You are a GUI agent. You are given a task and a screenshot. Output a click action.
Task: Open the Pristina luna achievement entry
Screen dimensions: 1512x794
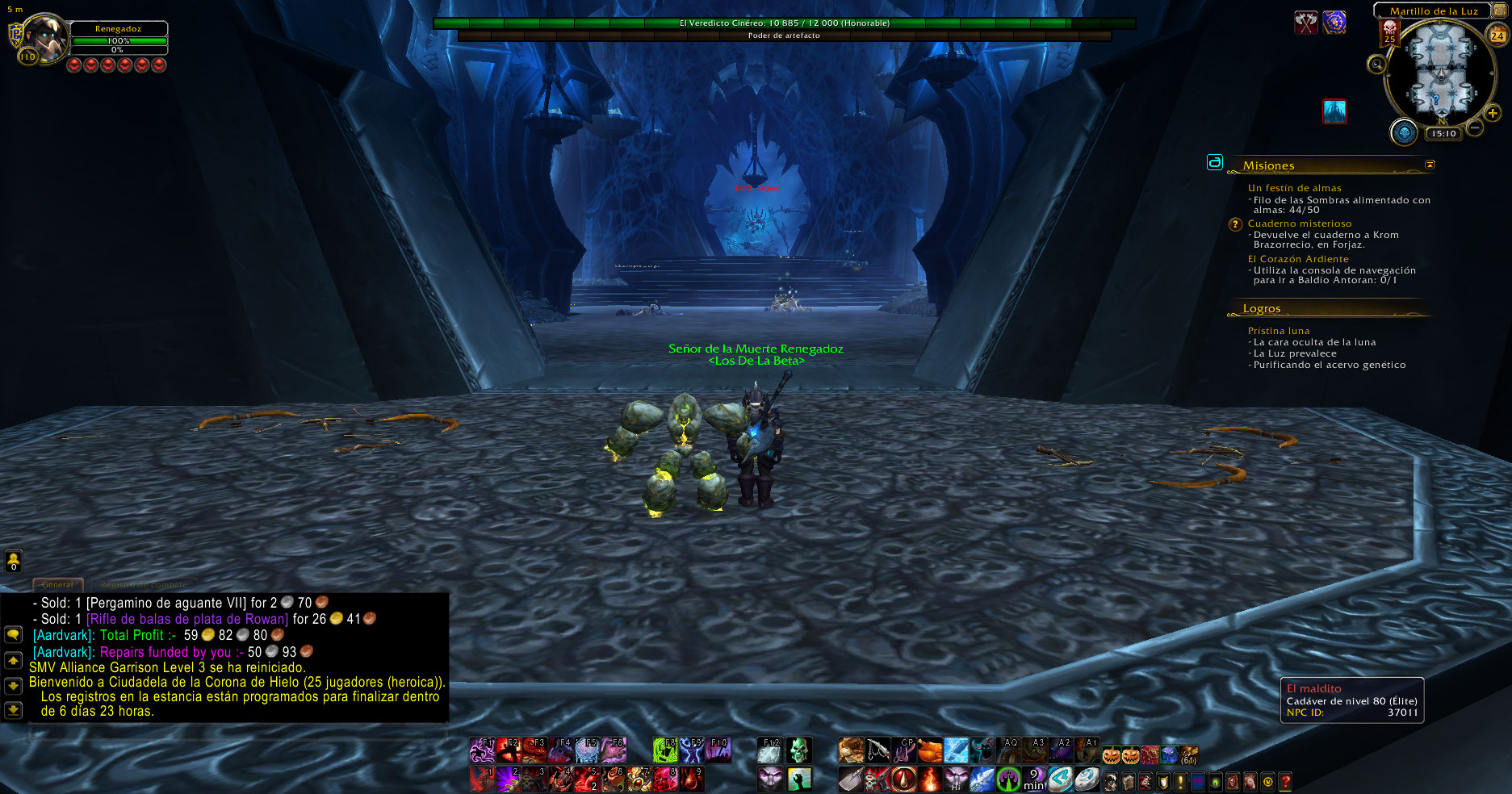(1278, 331)
